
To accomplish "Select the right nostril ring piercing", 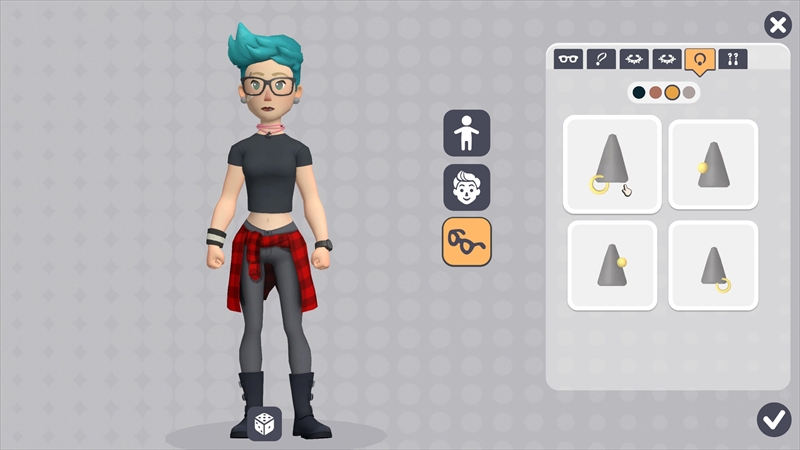I will click(713, 265).
